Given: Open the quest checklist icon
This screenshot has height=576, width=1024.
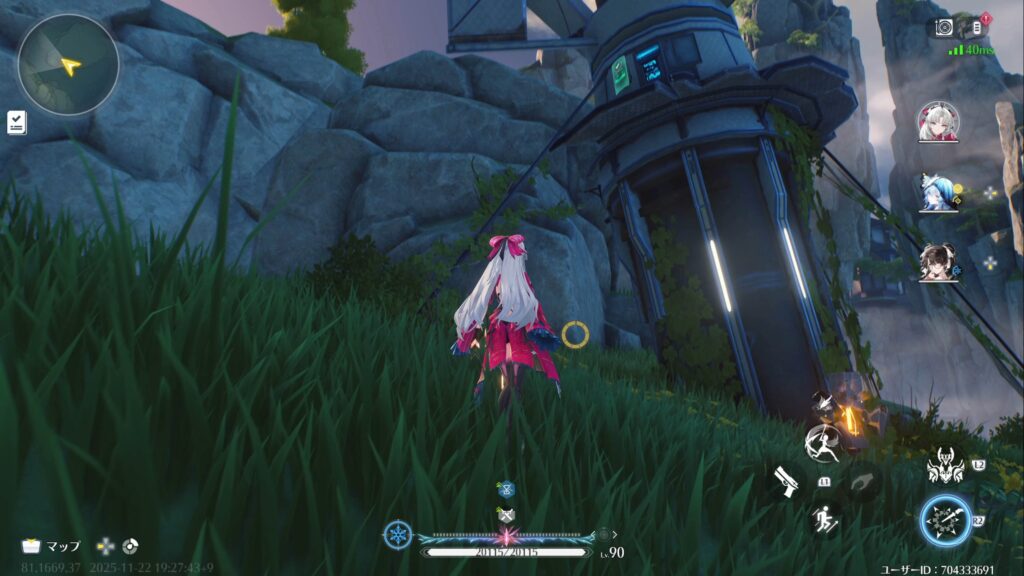Looking at the screenshot, I should [x=16, y=122].
